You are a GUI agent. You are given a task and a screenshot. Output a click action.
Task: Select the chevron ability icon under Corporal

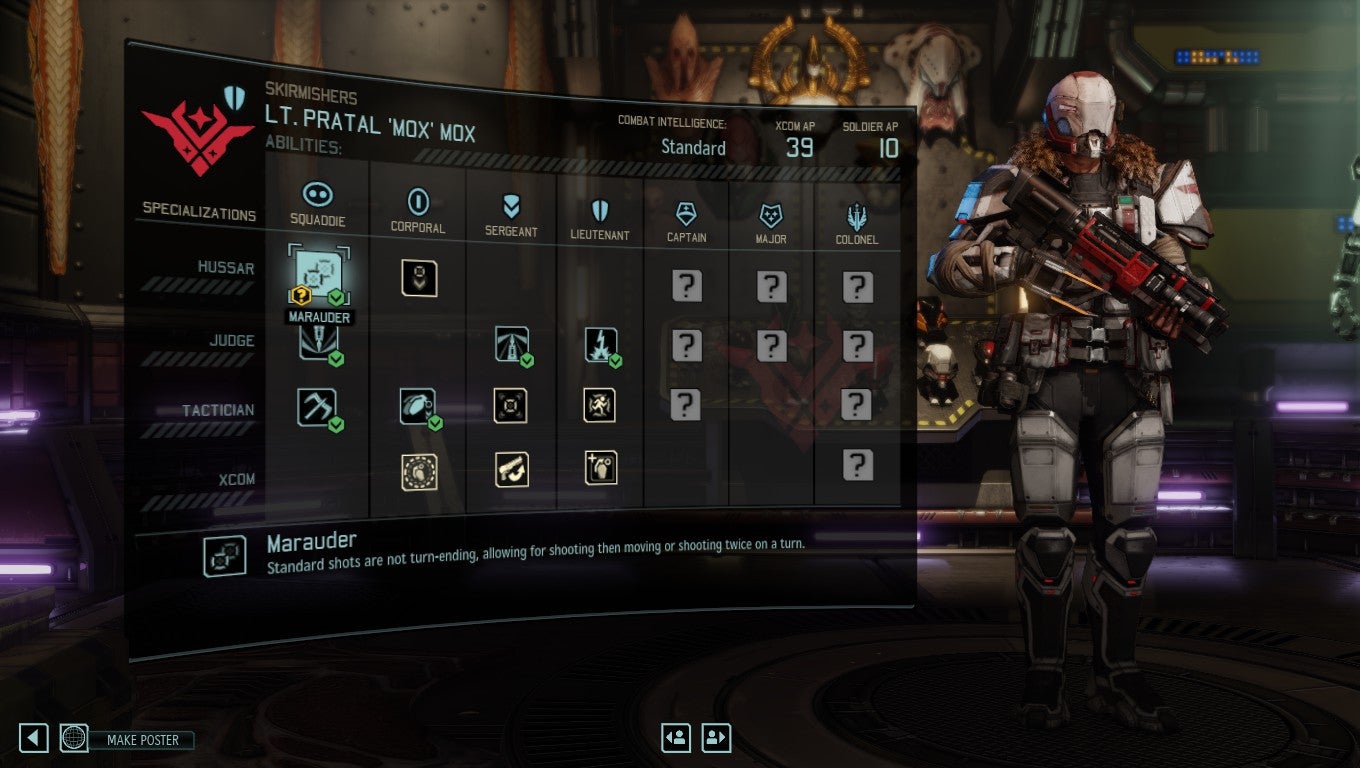pyautogui.click(x=418, y=280)
